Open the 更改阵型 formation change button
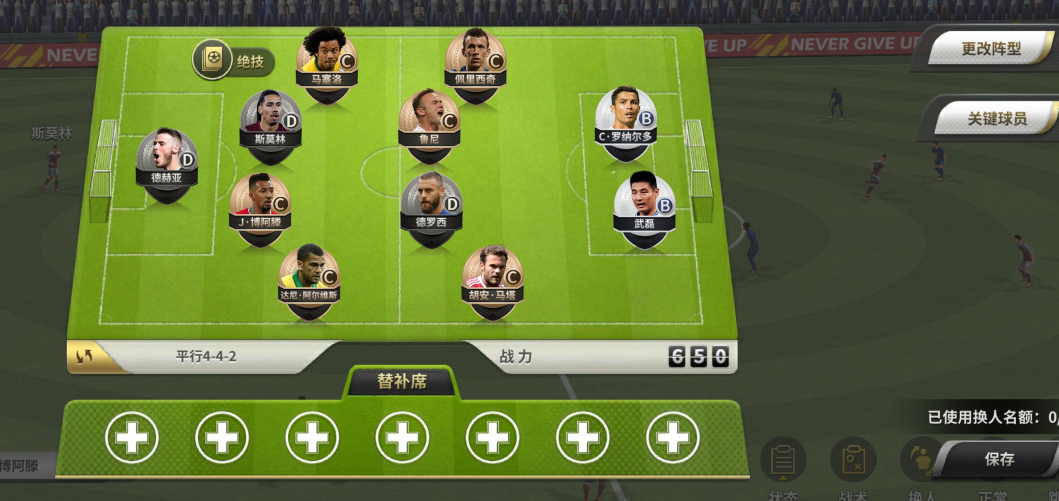 pos(990,49)
